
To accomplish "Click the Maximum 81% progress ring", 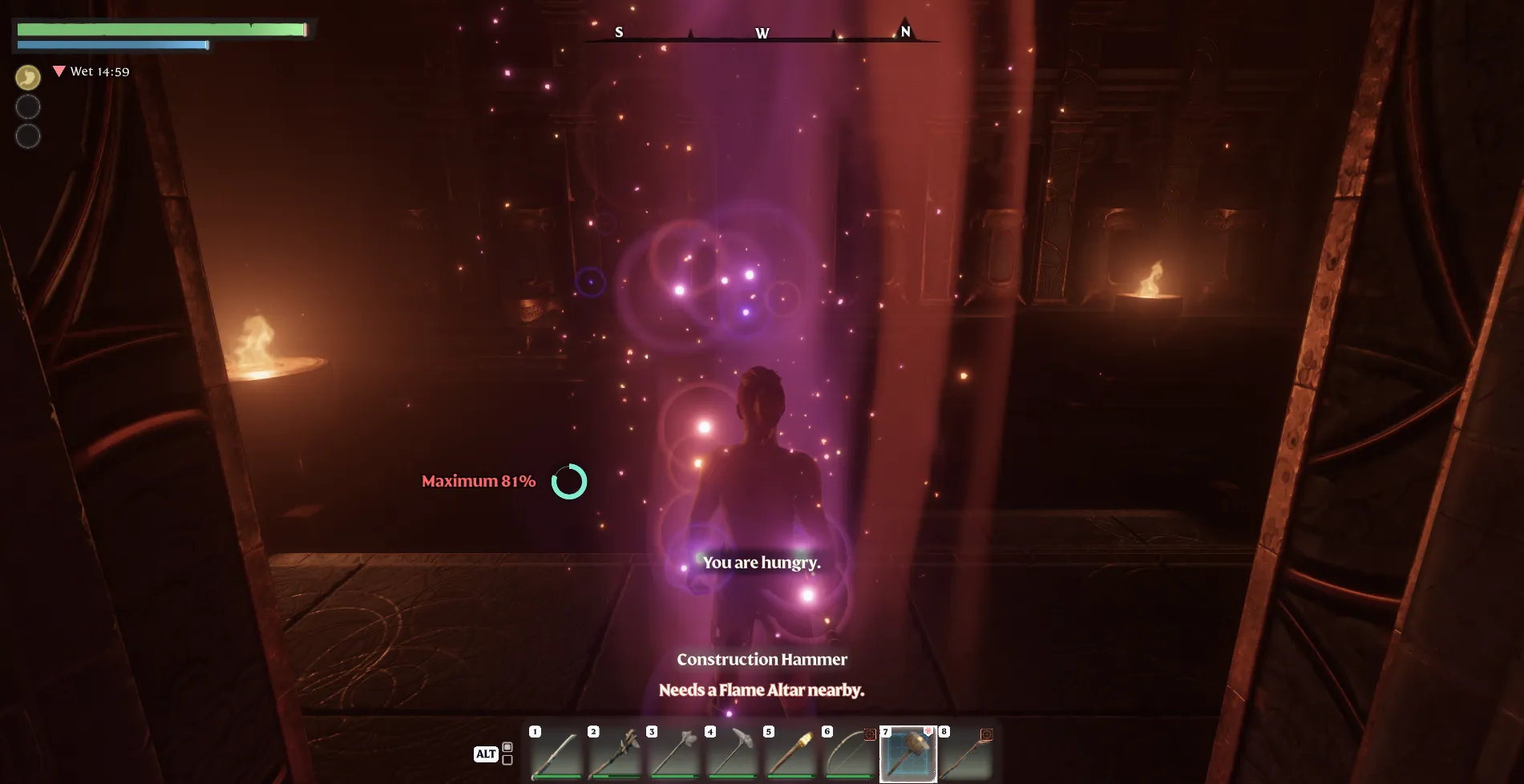I will [x=571, y=482].
